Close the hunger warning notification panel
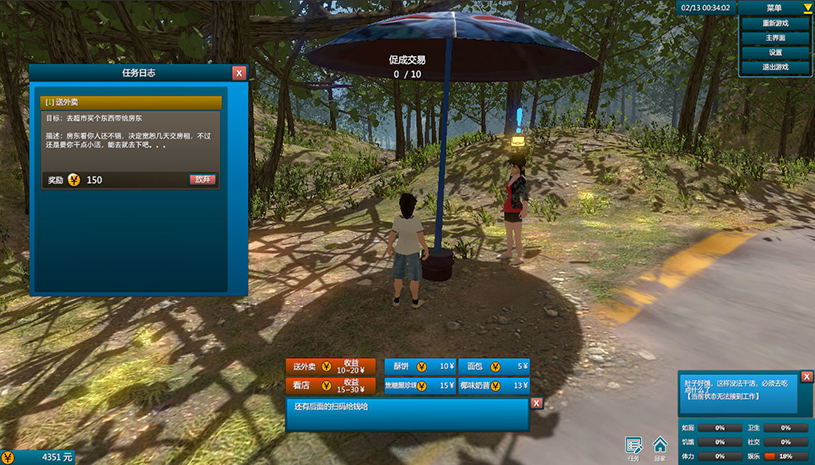This screenshot has width=815, height=465. (x=807, y=376)
